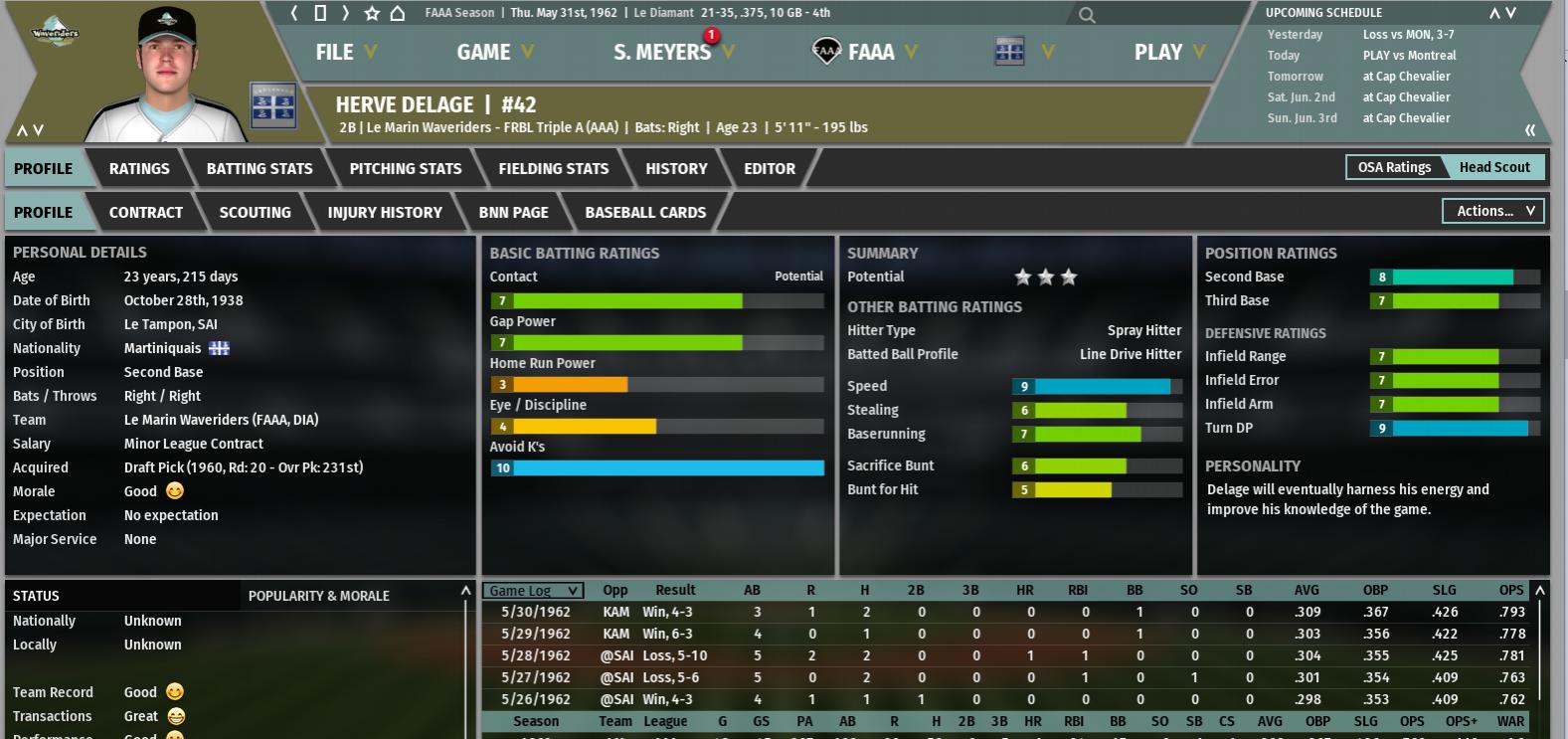This screenshot has height=739, width=1568.
Task: Open the Injury History sub-tab
Action: 385,213
